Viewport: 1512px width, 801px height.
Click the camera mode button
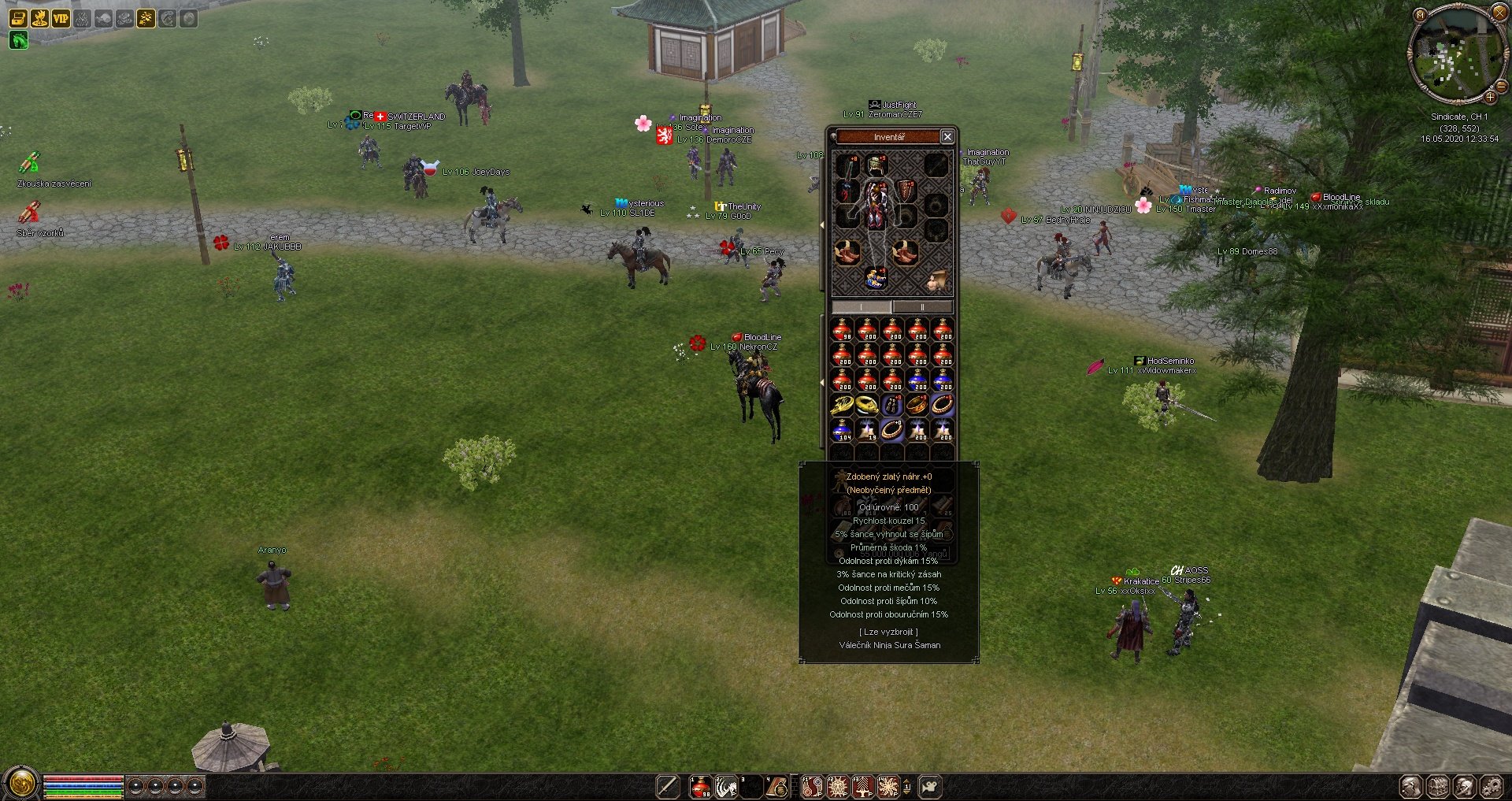930,786
